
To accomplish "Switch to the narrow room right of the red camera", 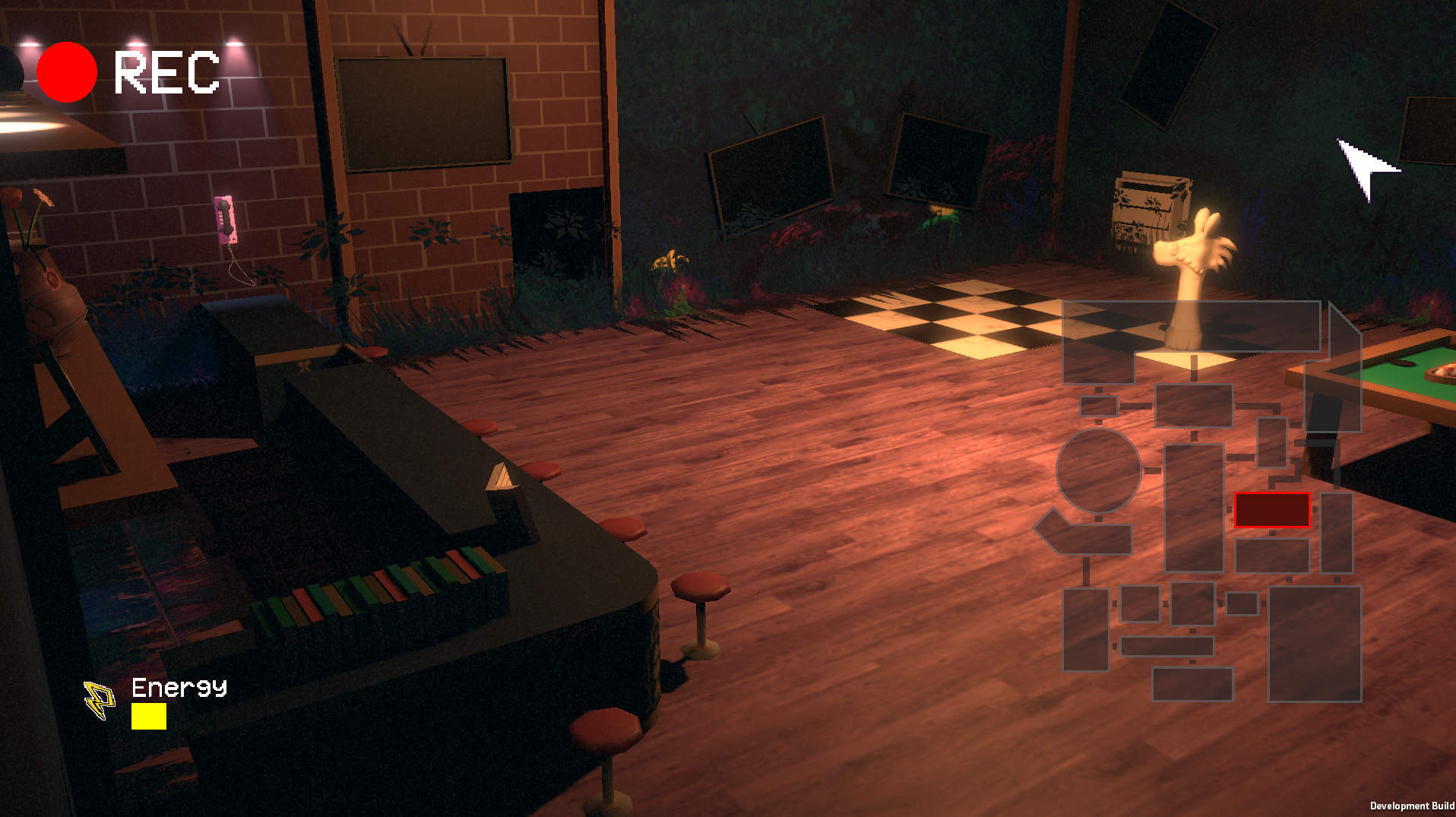I will click(1336, 532).
